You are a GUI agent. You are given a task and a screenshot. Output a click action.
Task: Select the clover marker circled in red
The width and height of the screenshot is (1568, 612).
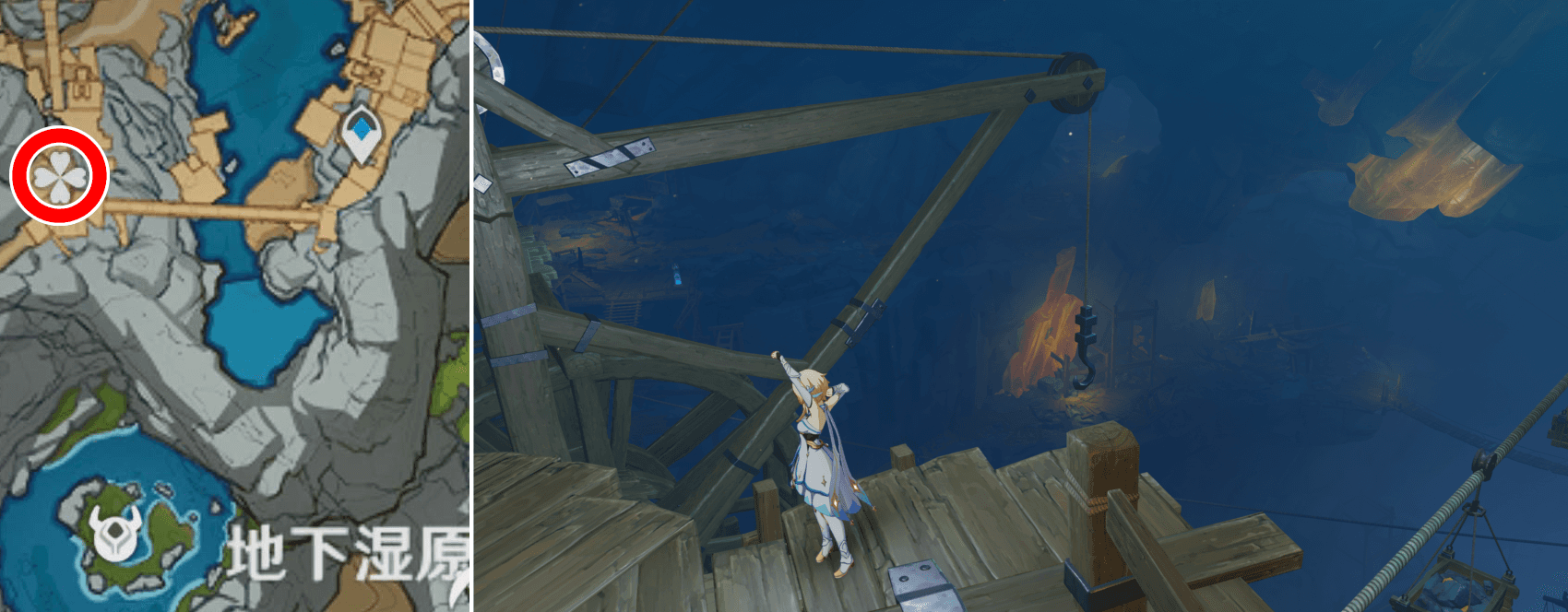coord(59,175)
